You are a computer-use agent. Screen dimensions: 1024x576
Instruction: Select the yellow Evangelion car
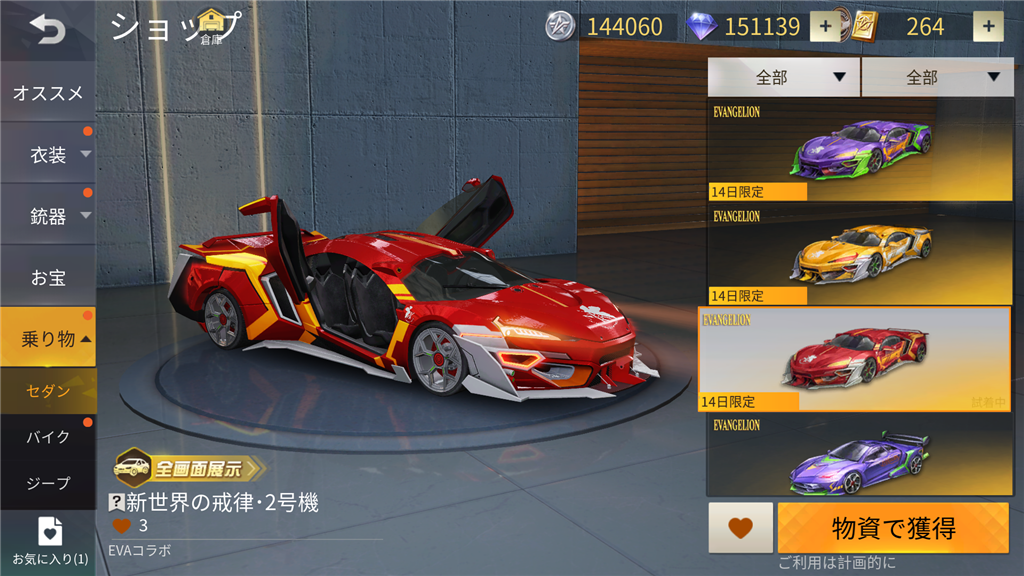pyautogui.click(x=859, y=254)
